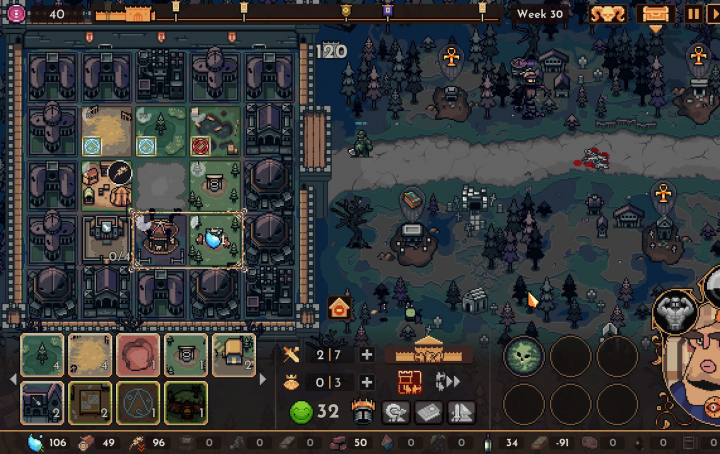720x454 pixels.
Task: Click the red castle tower icon
Action: point(410,382)
